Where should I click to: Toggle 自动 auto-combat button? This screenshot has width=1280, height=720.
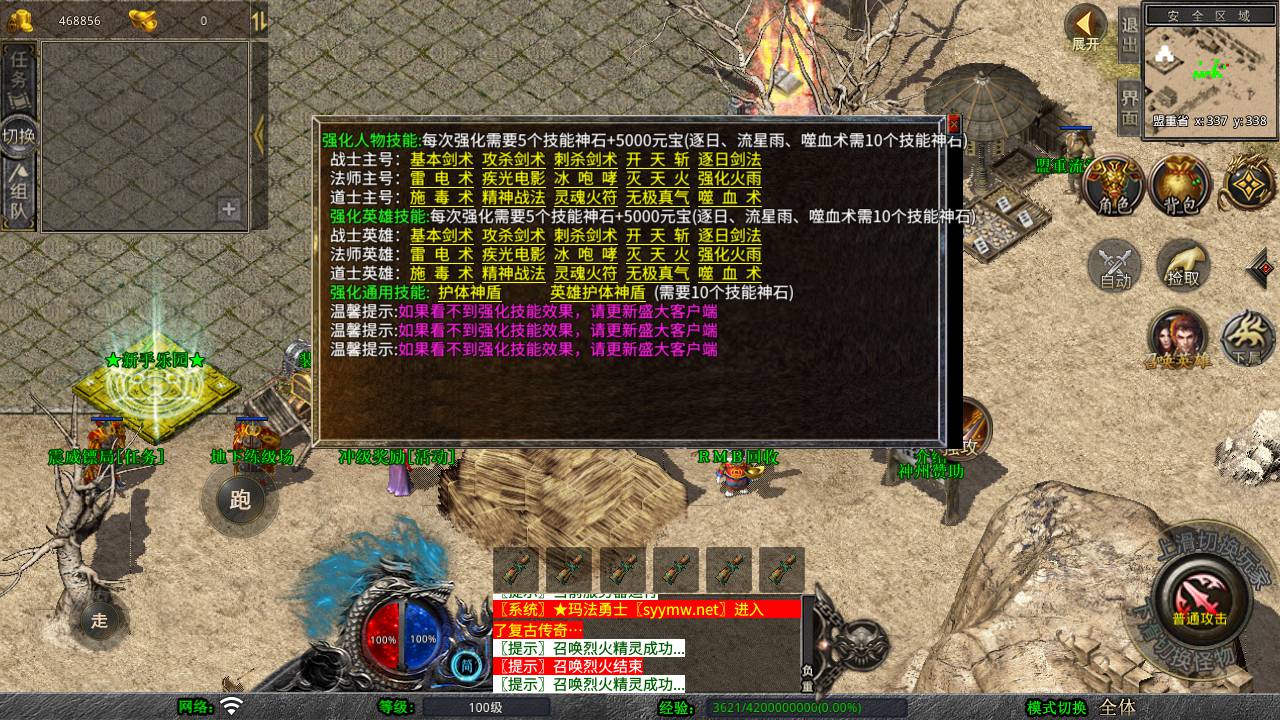[1115, 265]
